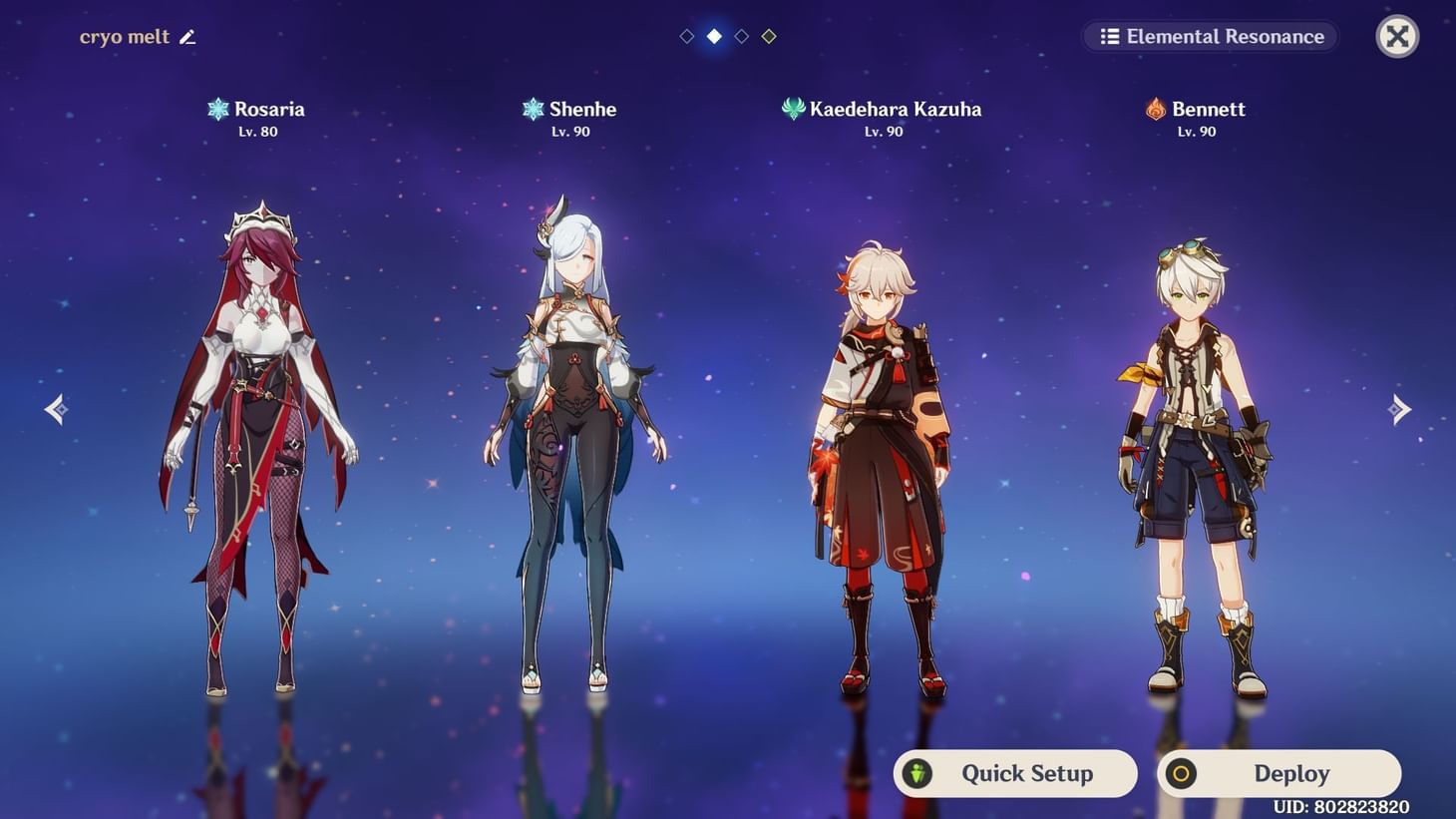Select the yellow fourth team slot diamond

(x=769, y=36)
